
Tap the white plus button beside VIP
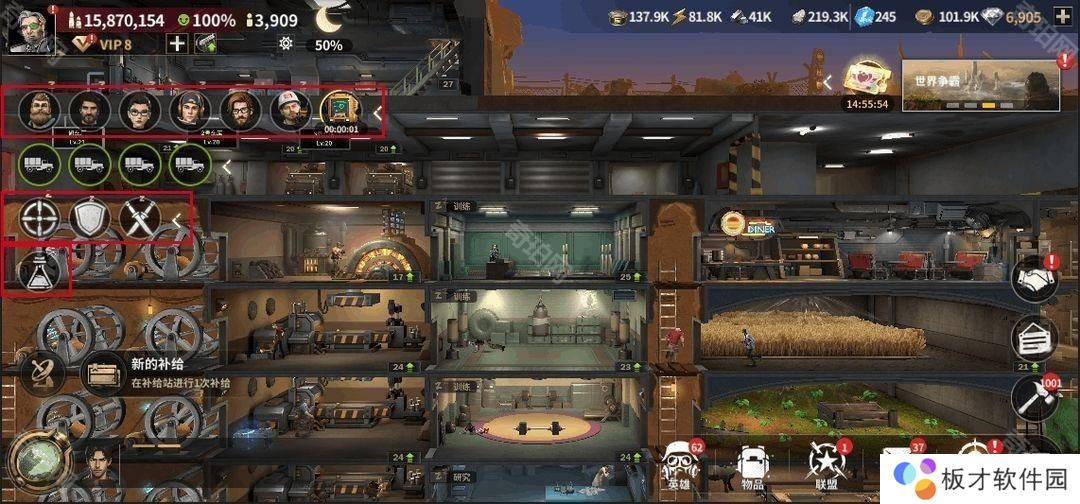[x=177, y=43]
